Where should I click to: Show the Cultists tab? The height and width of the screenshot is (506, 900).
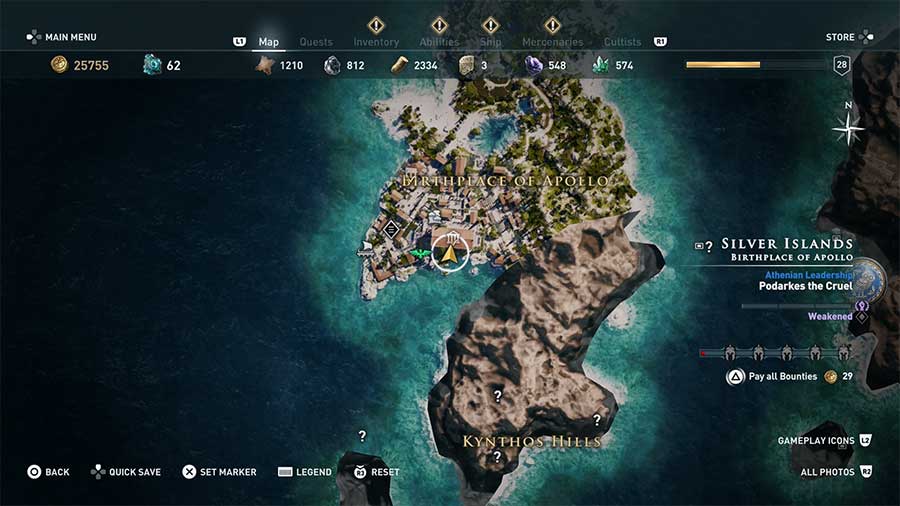[623, 42]
